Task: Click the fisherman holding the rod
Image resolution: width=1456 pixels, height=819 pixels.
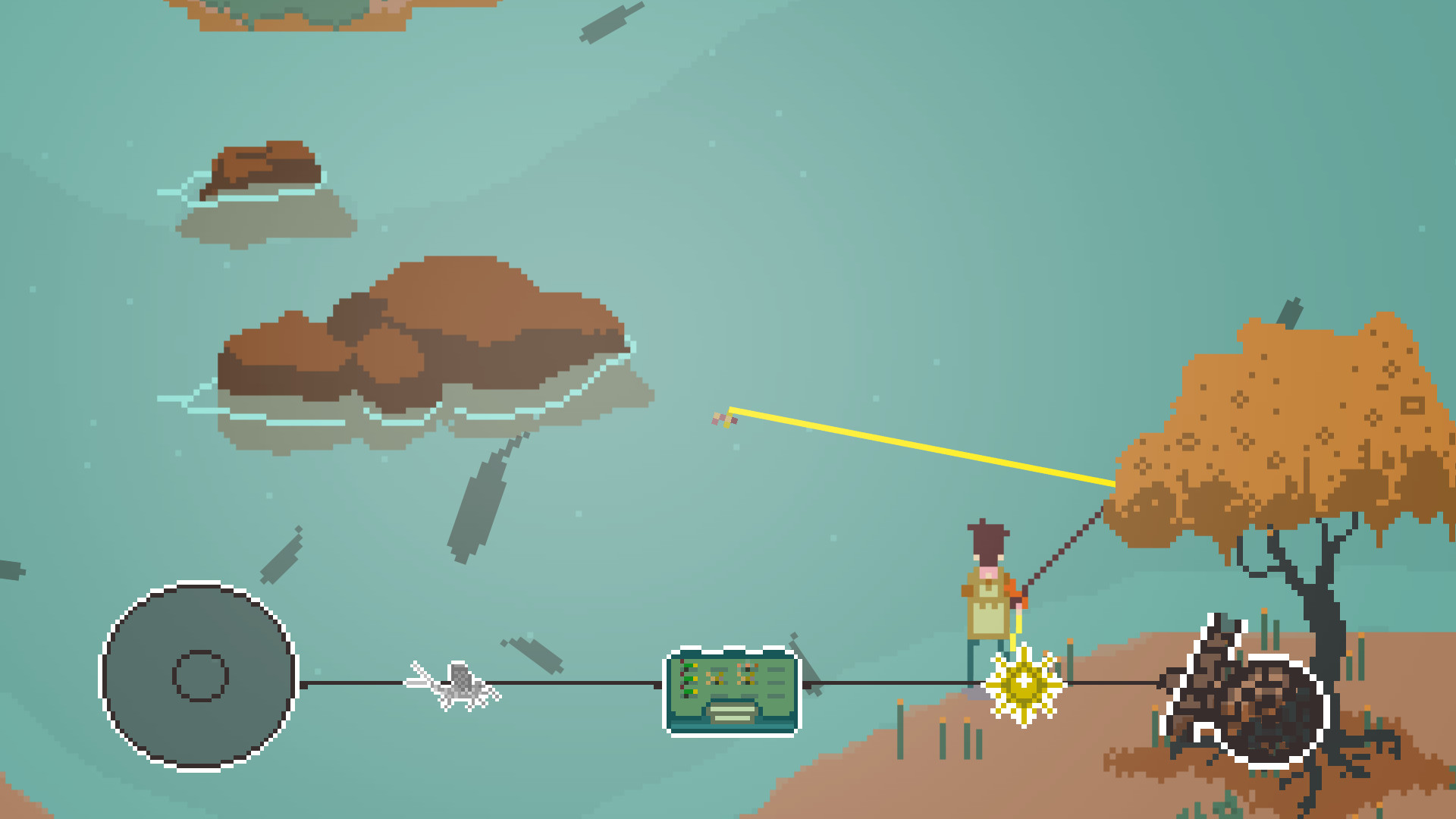Action: coord(986,599)
